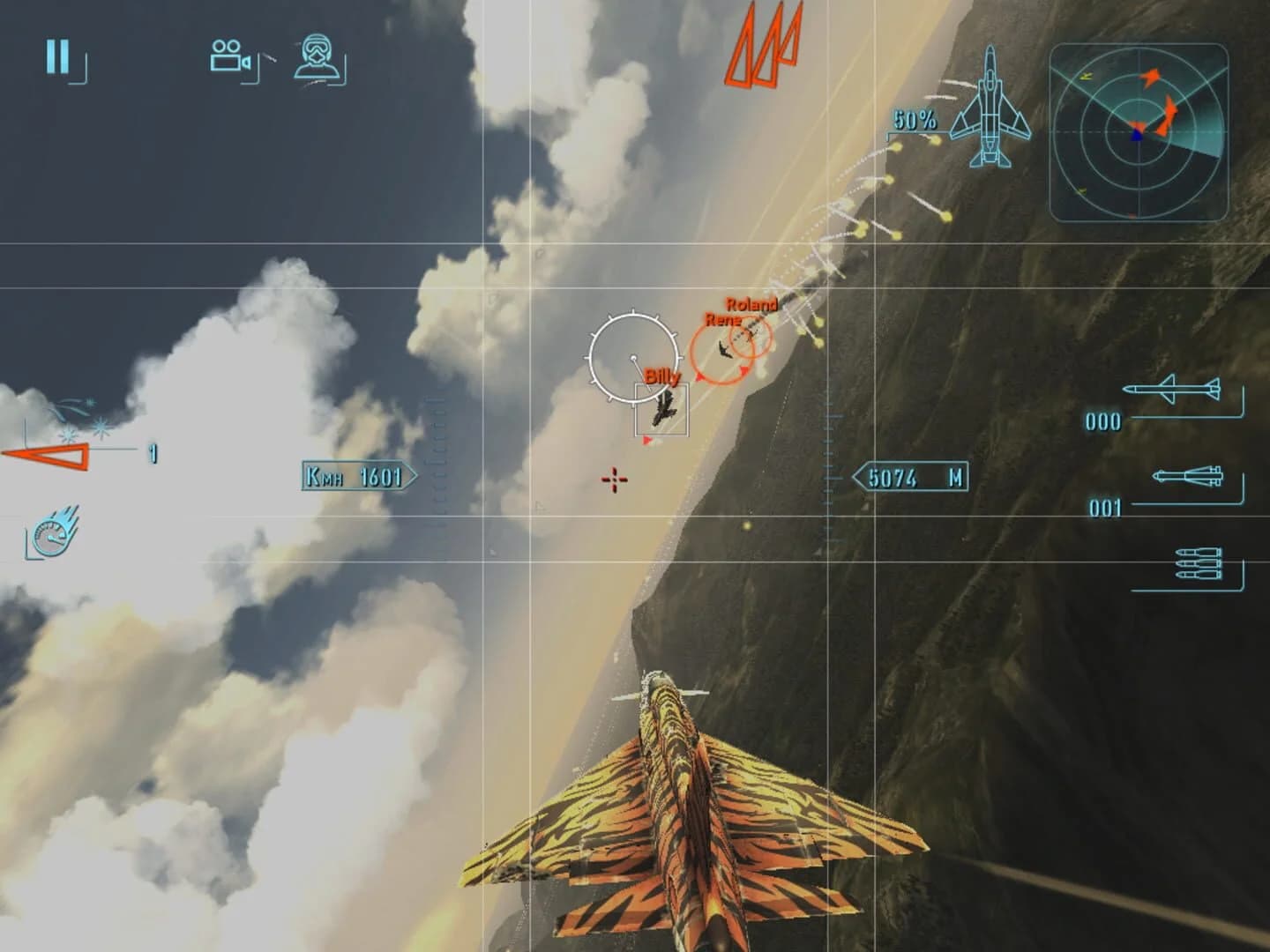Target Billy's aircraft in the square bracket

[x=663, y=407]
